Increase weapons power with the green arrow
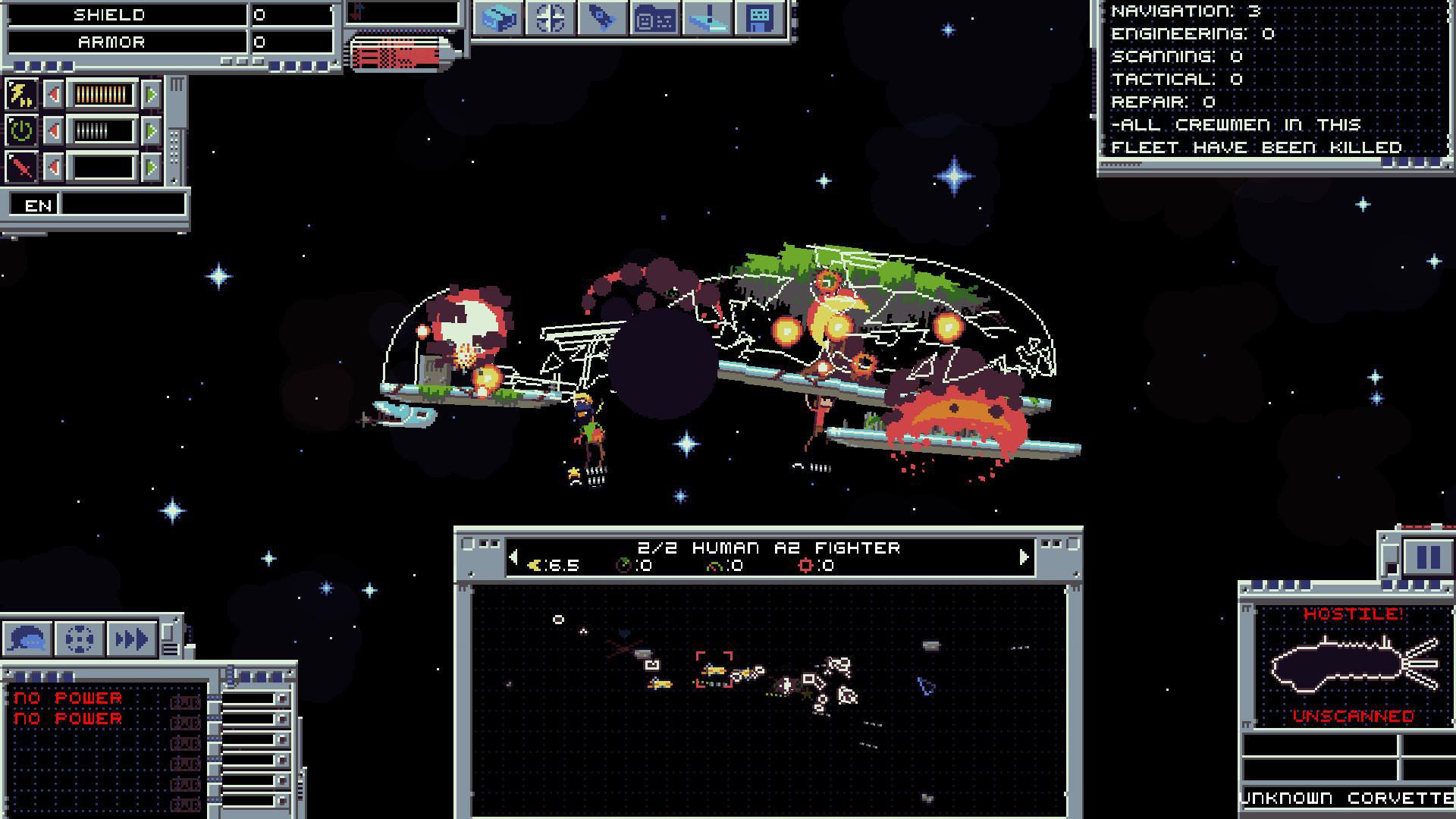 click(152, 96)
